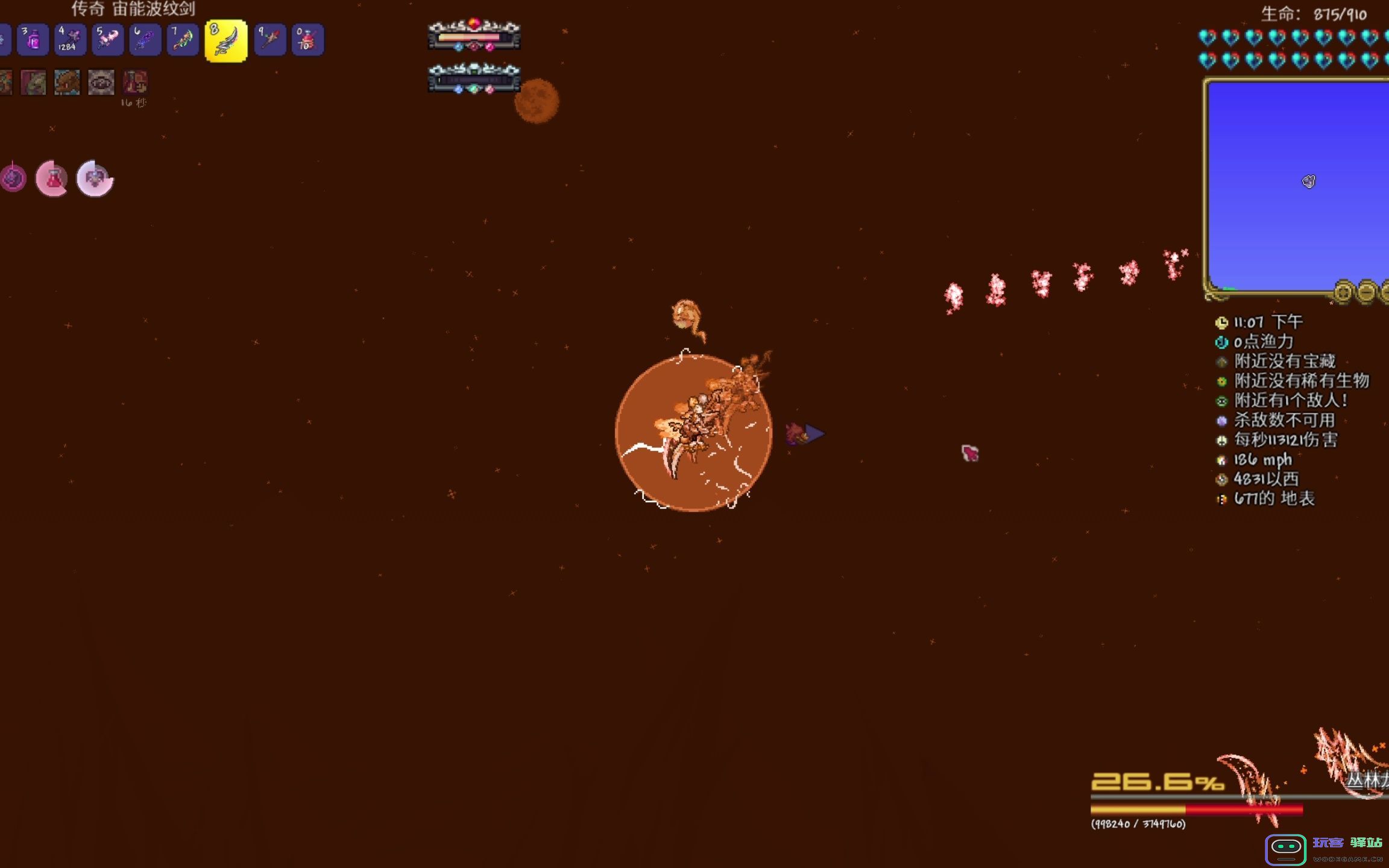Equip the purple staff in hotbar slot 6
Image resolution: width=1389 pixels, height=868 pixels.
coord(145,40)
